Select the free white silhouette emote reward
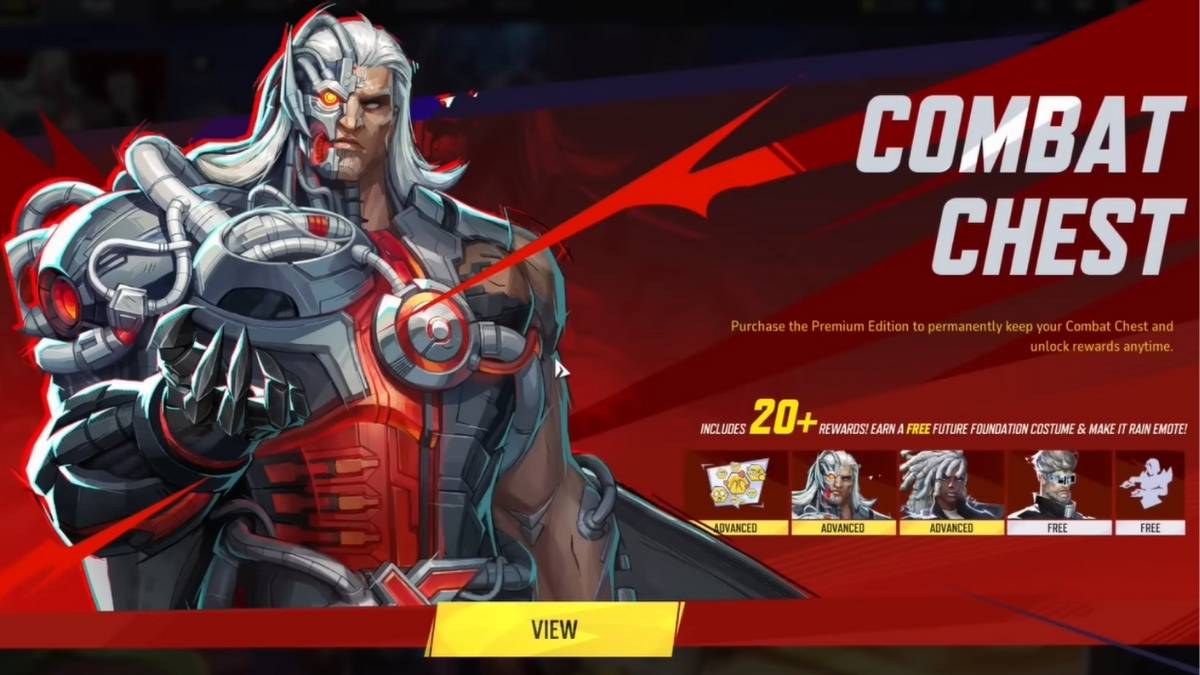Image resolution: width=1200 pixels, height=675 pixels. 1149,491
